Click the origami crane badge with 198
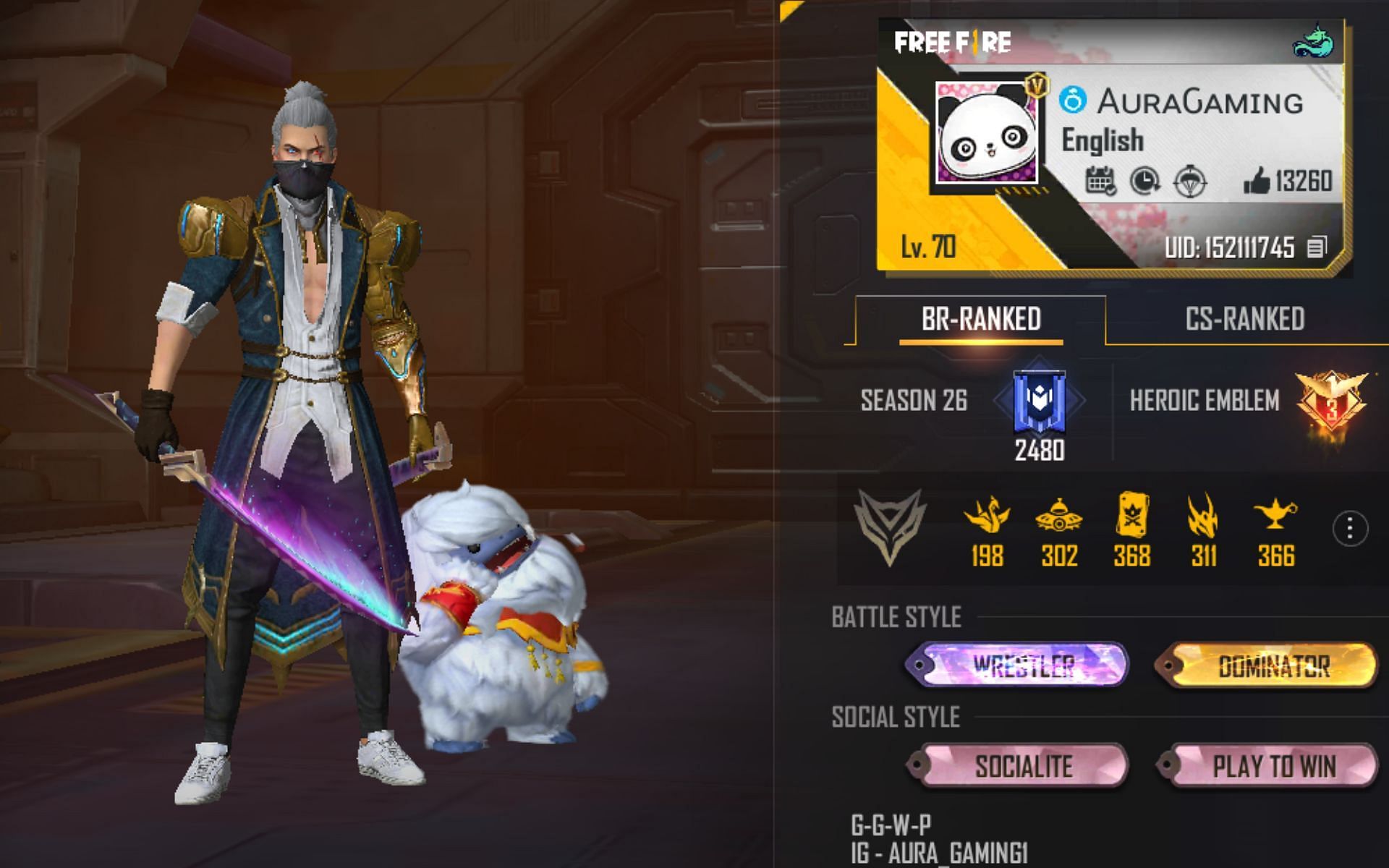The image size is (1389, 868). [x=987, y=516]
